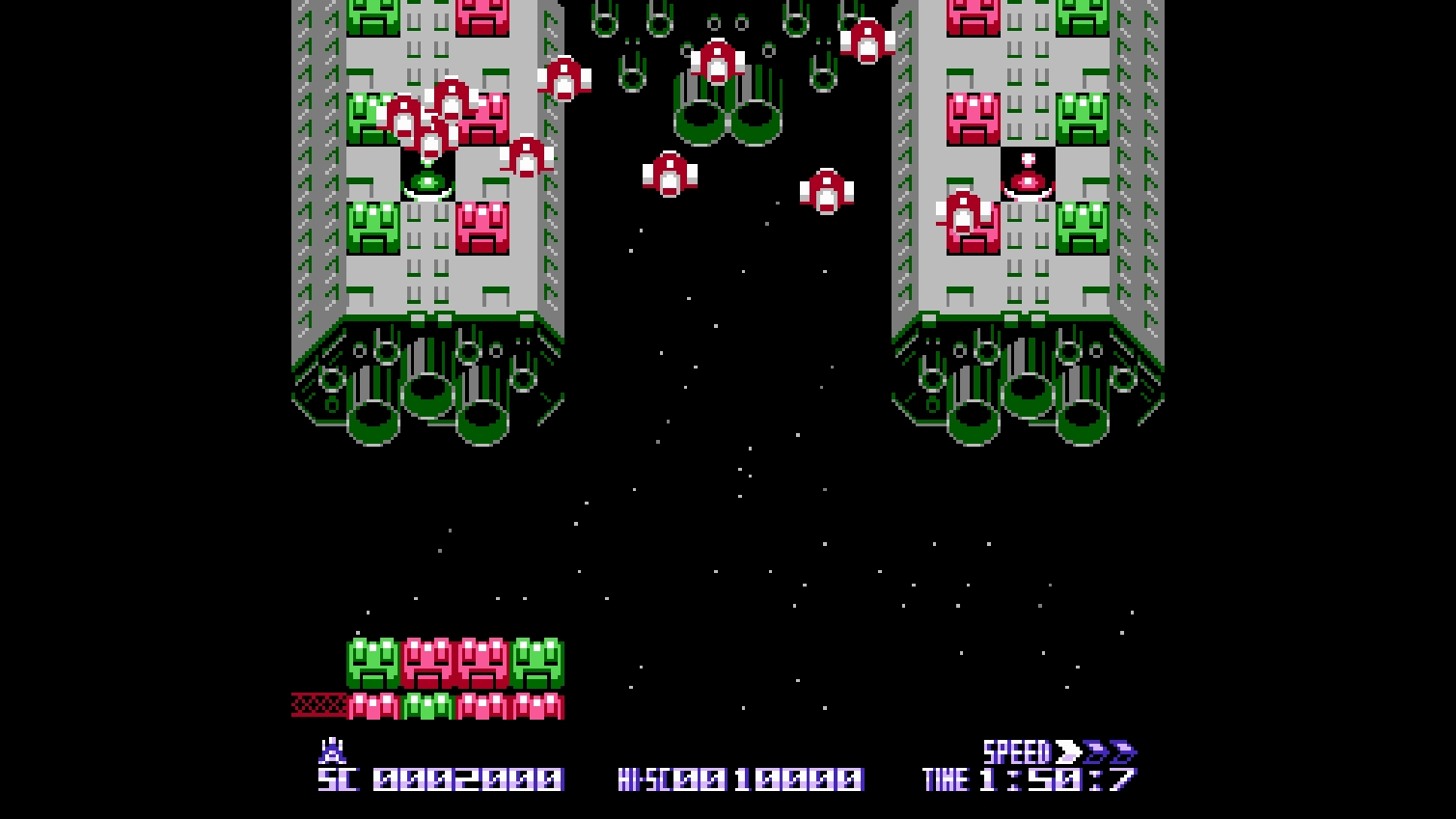
Task: Select the SPEED arrow indicator
Action: click(1095, 751)
